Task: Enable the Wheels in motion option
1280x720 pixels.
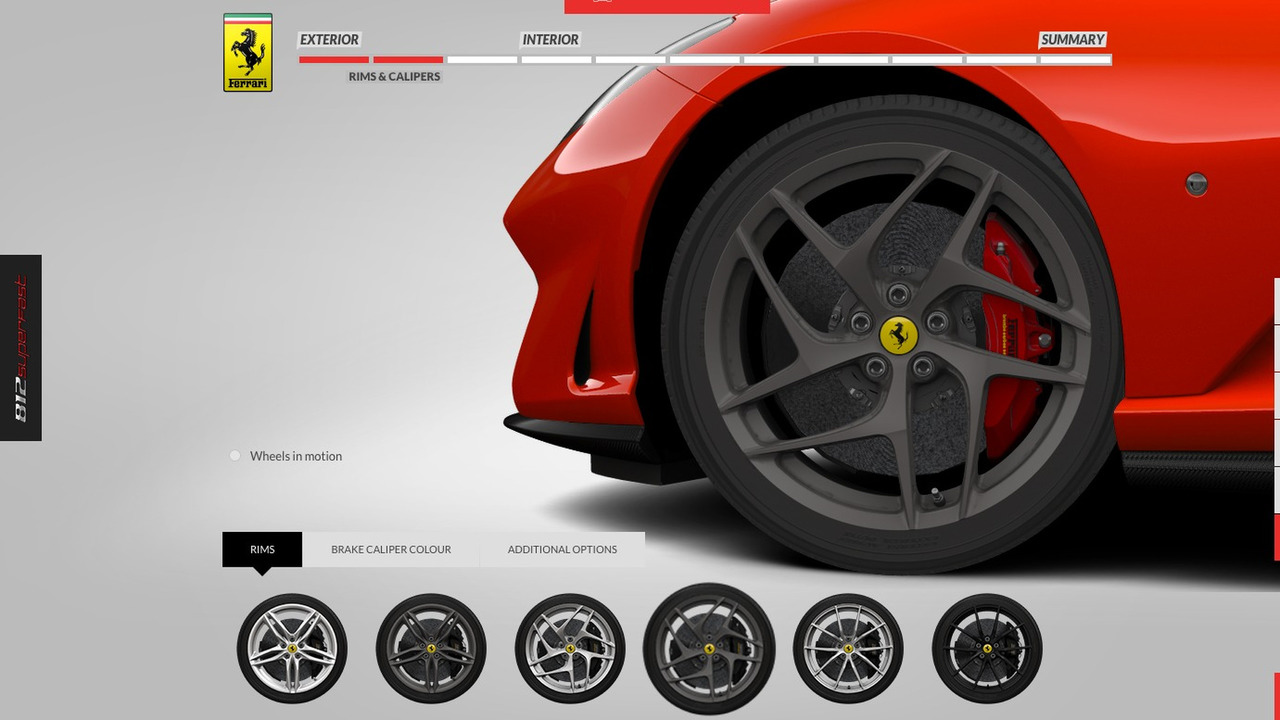Action: pos(235,455)
